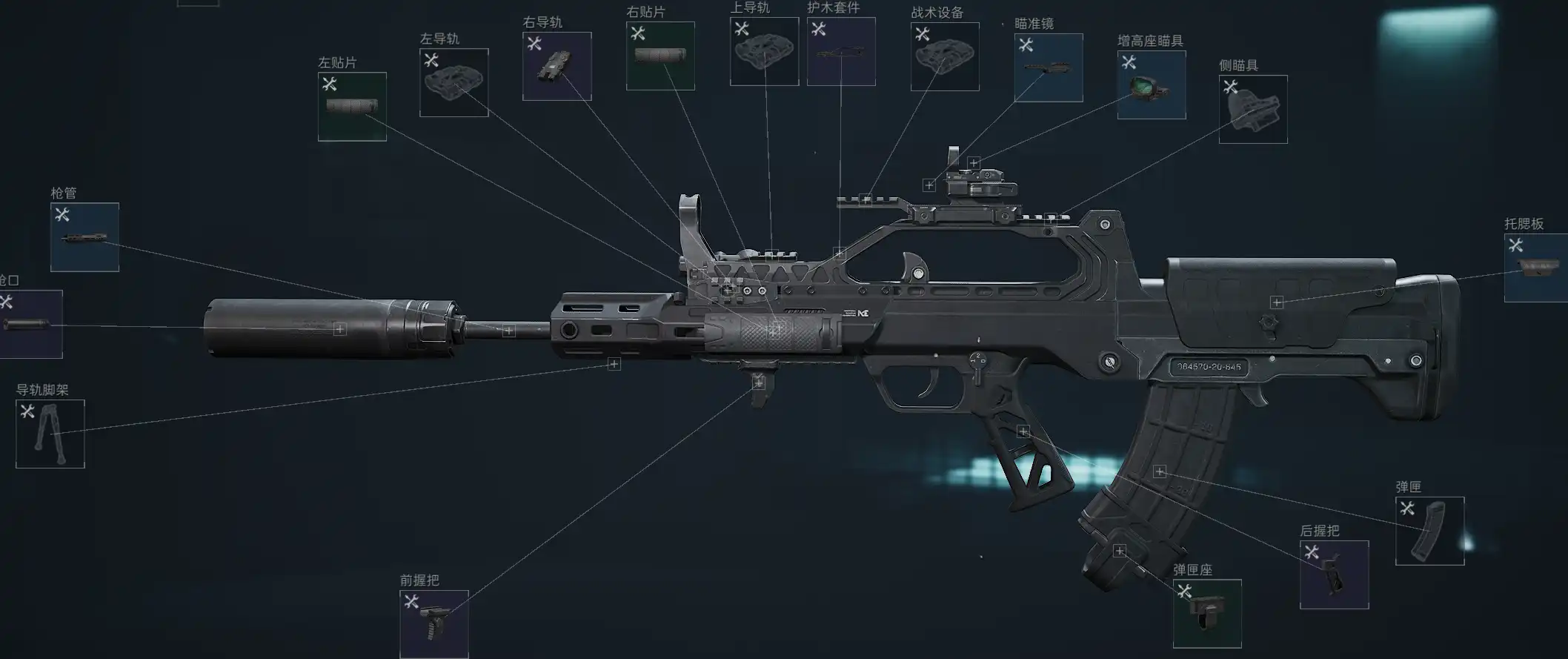The image size is (1568, 659).
Task: Select the 托腮板 cheek rest slot
Action: click(1537, 268)
